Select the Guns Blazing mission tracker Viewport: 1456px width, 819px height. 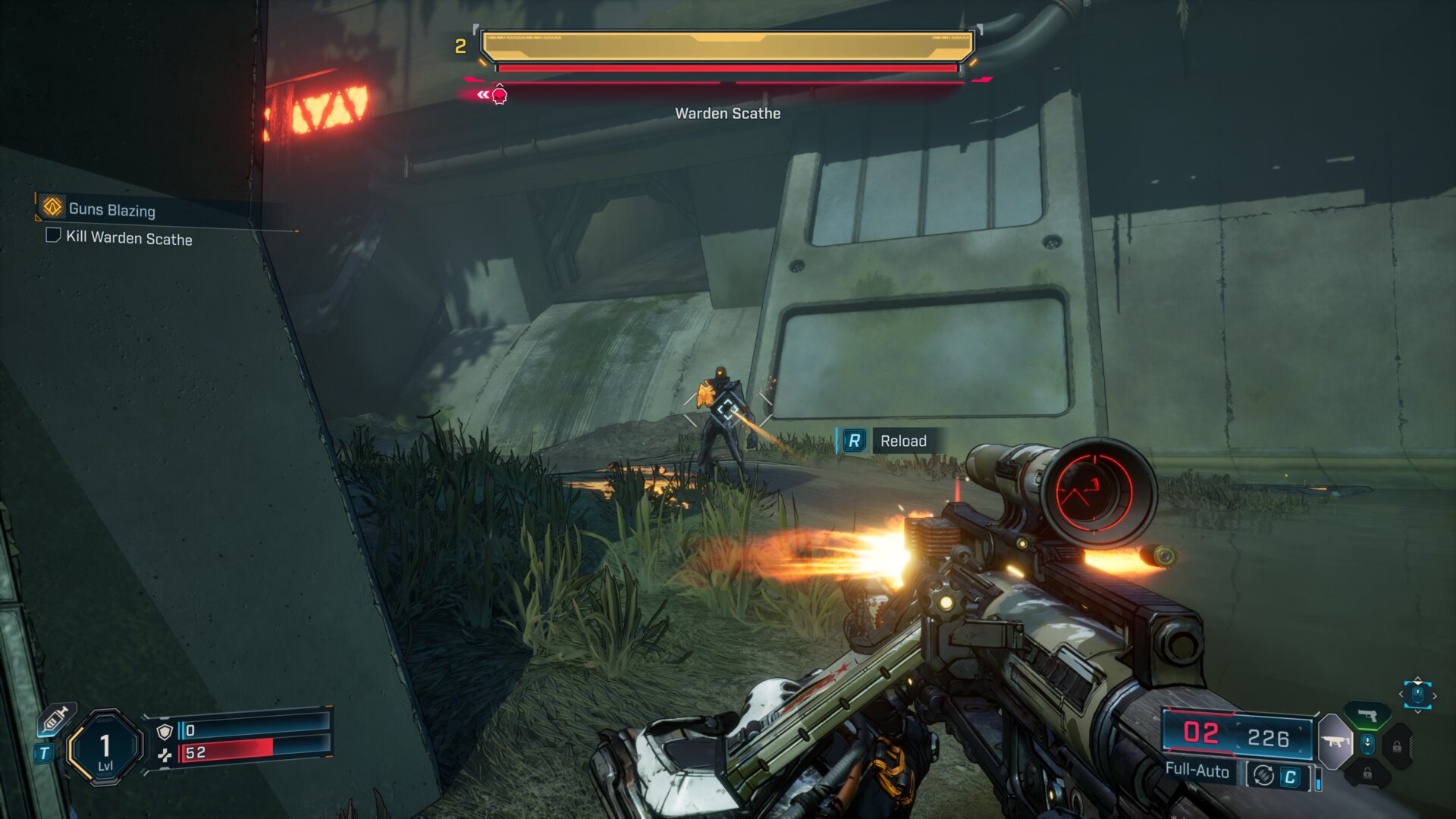click(111, 209)
